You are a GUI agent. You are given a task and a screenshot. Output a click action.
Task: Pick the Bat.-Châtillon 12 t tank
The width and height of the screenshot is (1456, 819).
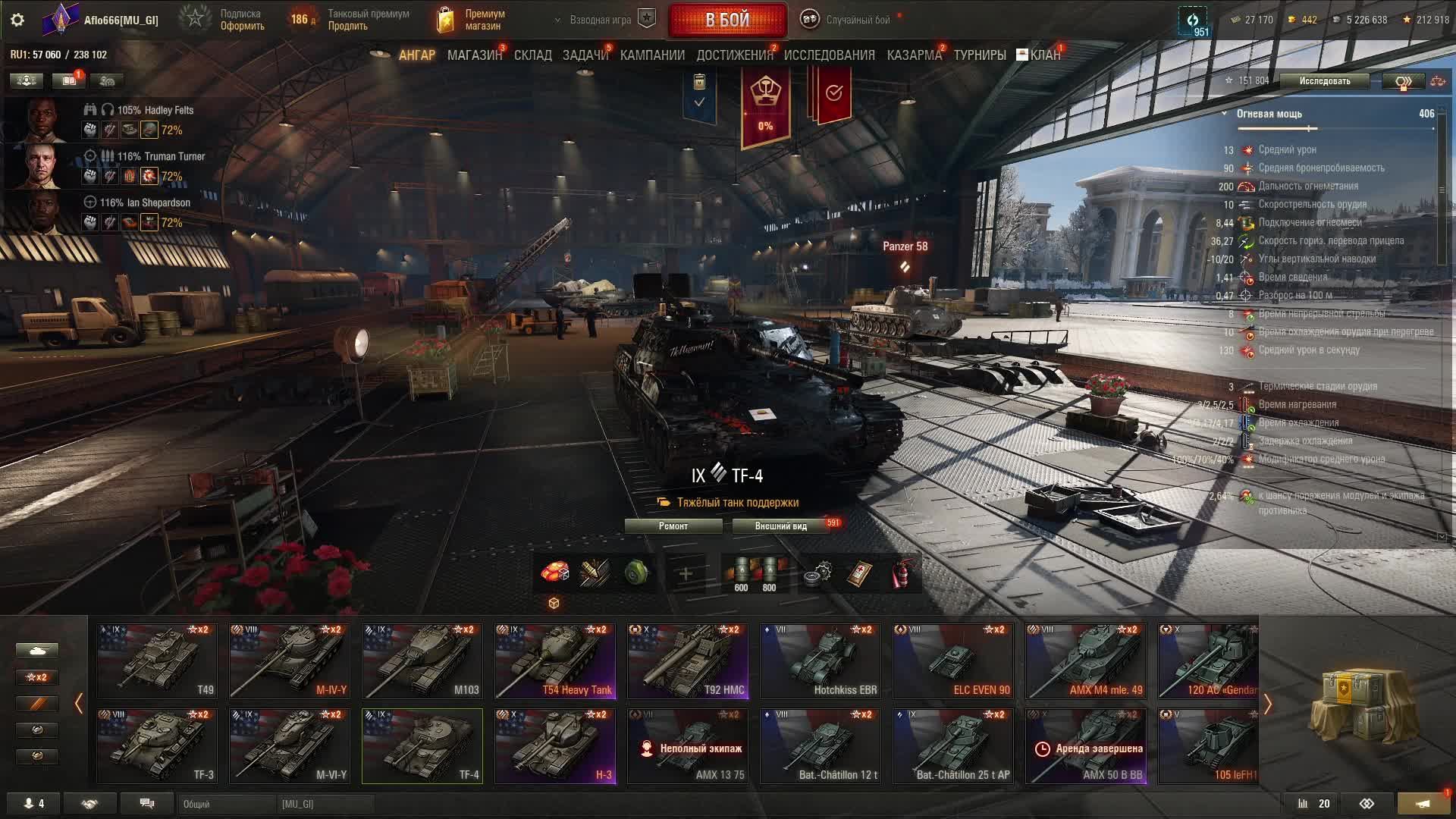point(821,745)
